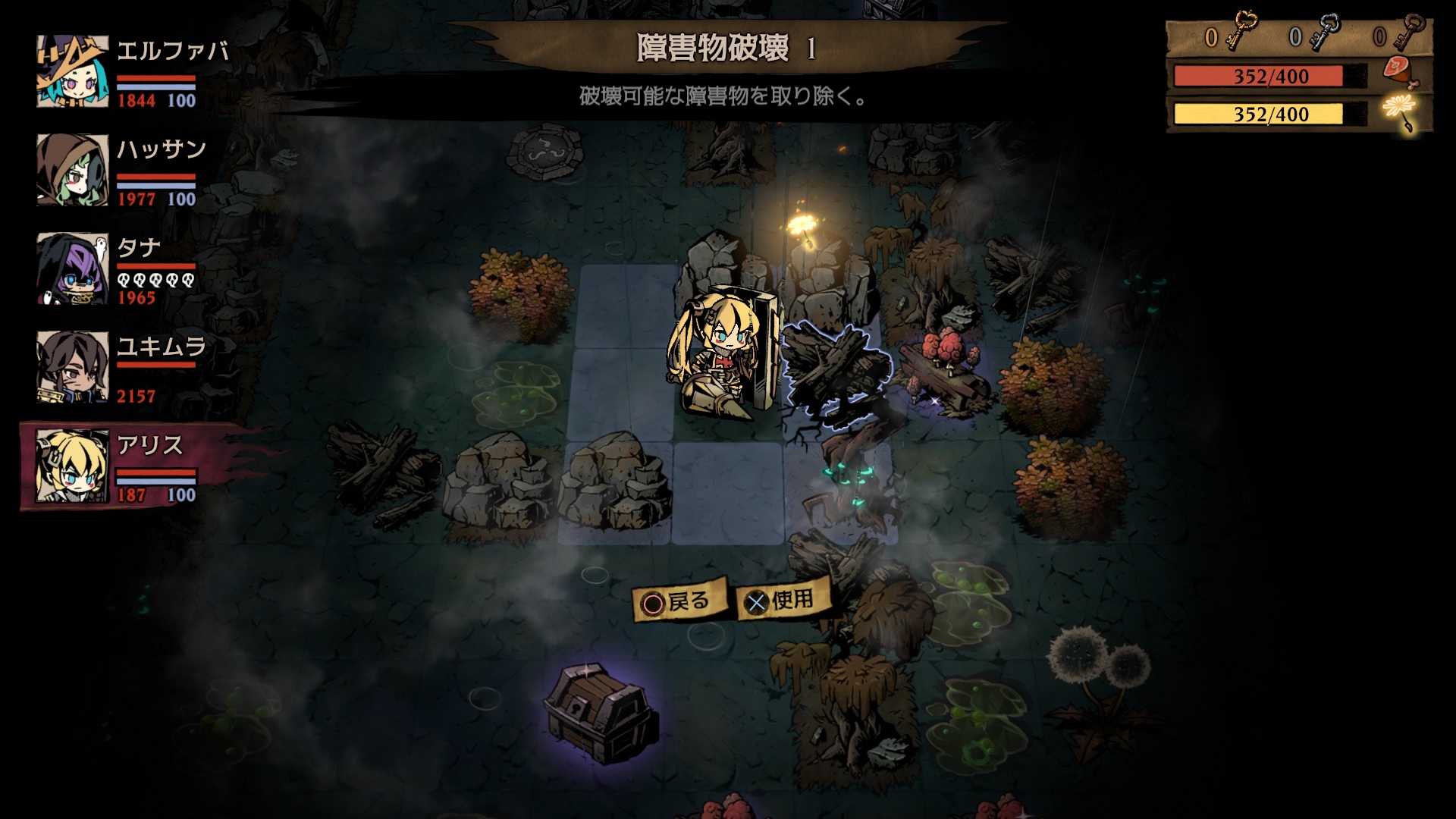Image resolution: width=1456 pixels, height=819 pixels.
Task: Click the 戻る back button
Action: coord(677,602)
